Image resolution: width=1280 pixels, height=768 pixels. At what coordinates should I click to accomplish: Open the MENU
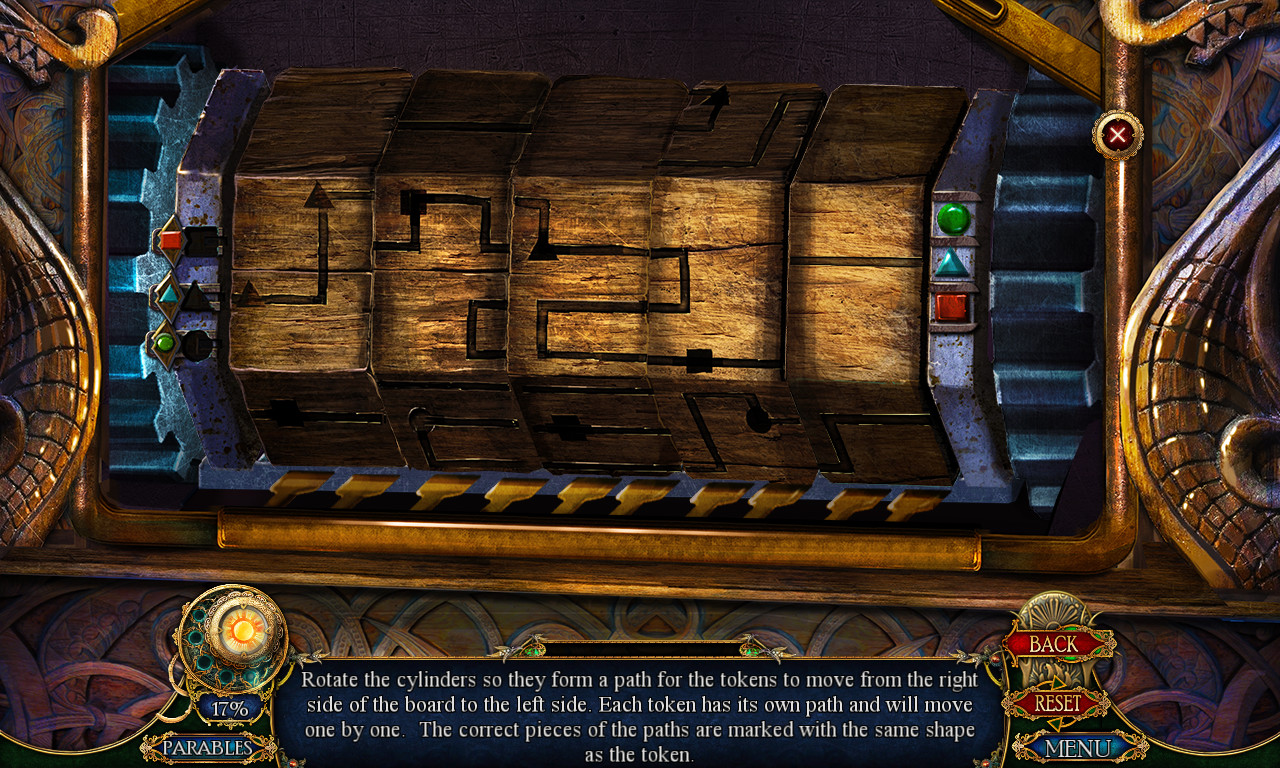click(x=1080, y=746)
